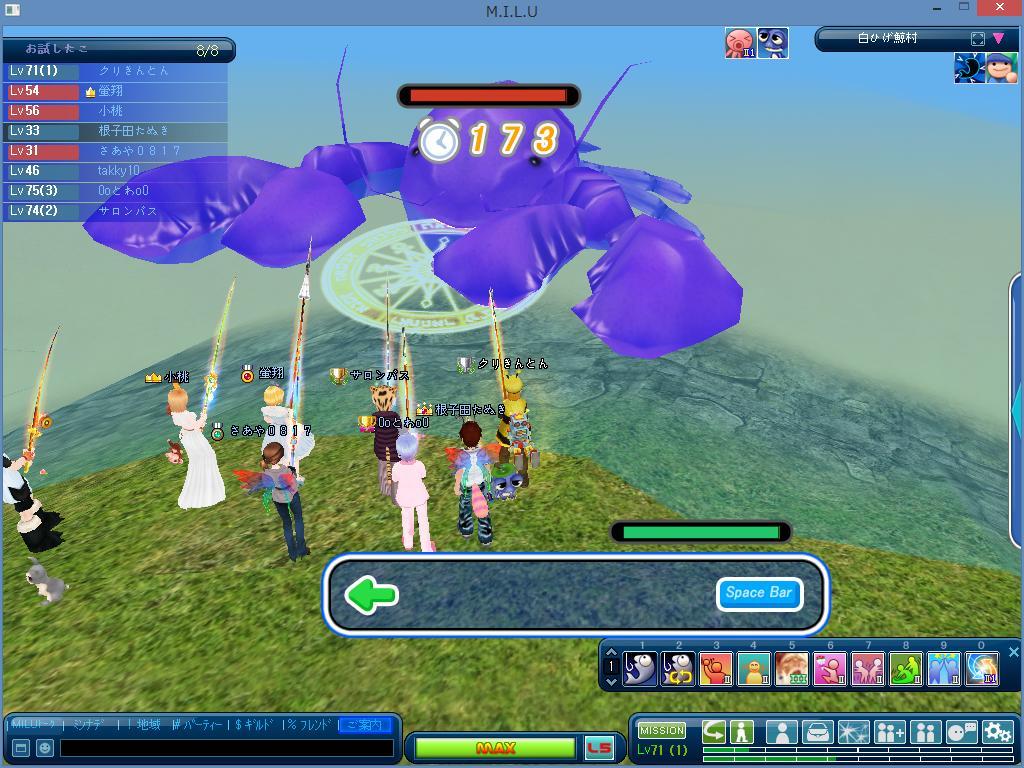Open the chat bubble social menu

click(961, 733)
